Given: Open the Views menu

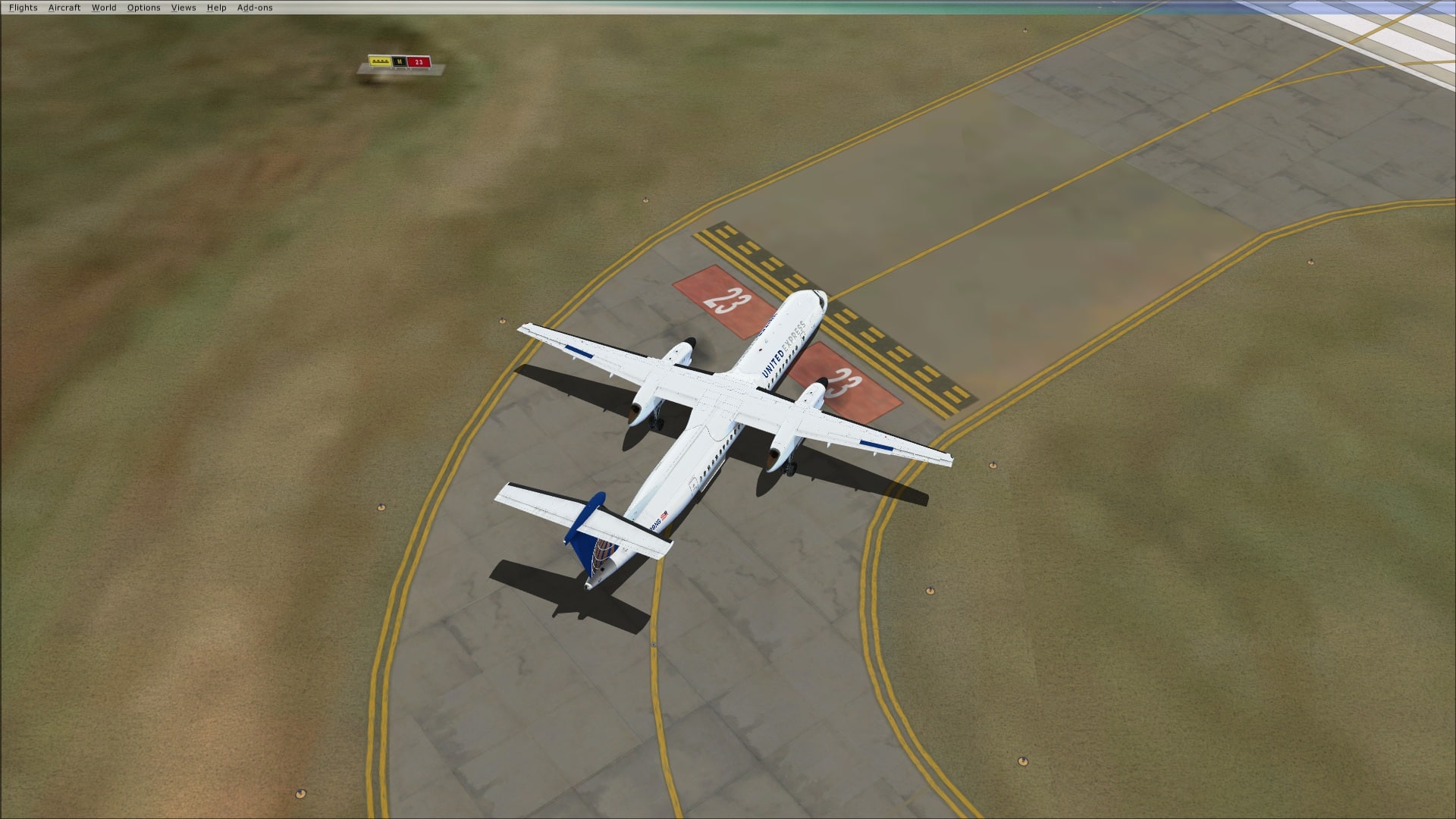Looking at the screenshot, I should click(x=184, y=8).
